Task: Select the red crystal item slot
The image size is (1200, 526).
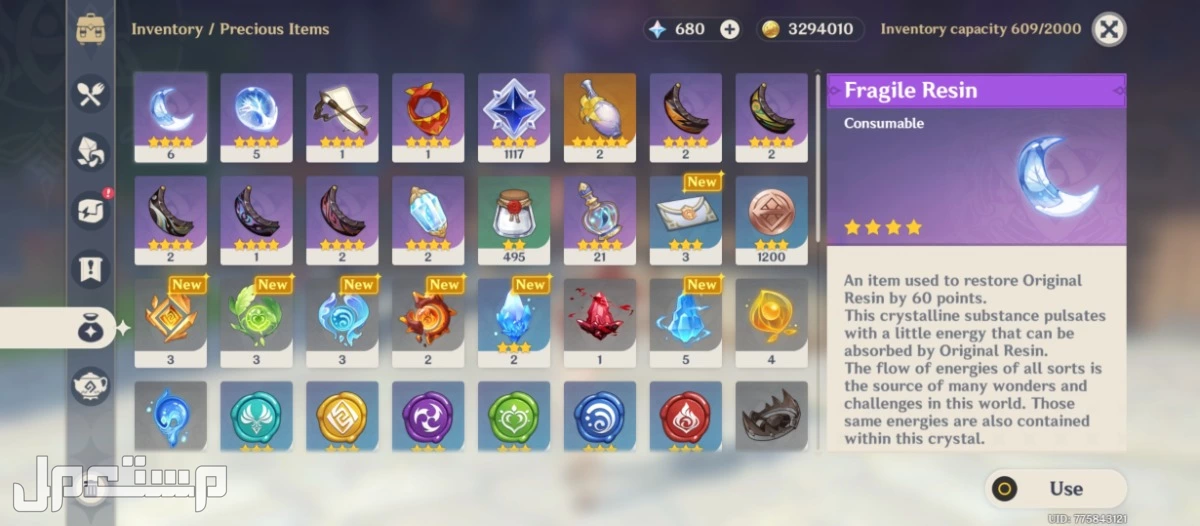Action: [x=600, y=322]
